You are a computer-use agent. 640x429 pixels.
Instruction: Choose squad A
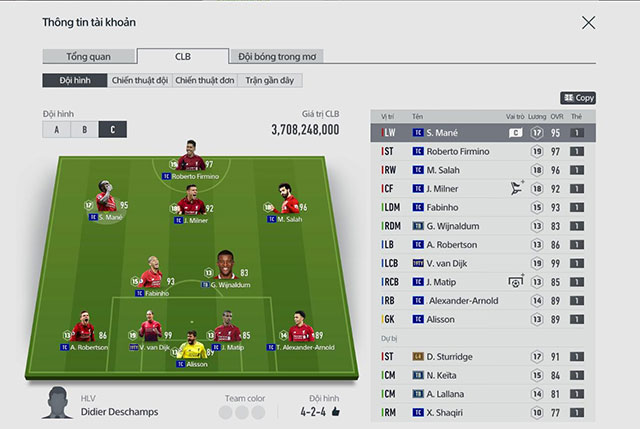(57, 130)
